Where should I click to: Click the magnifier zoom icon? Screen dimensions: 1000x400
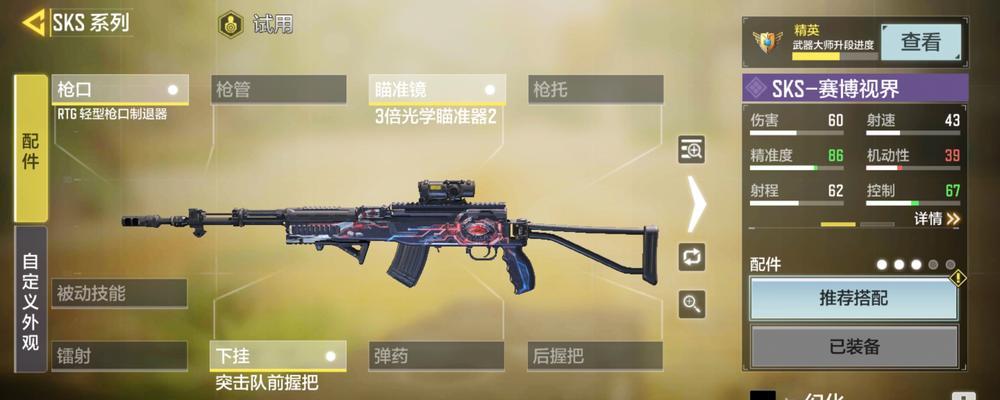pos(692,303)
